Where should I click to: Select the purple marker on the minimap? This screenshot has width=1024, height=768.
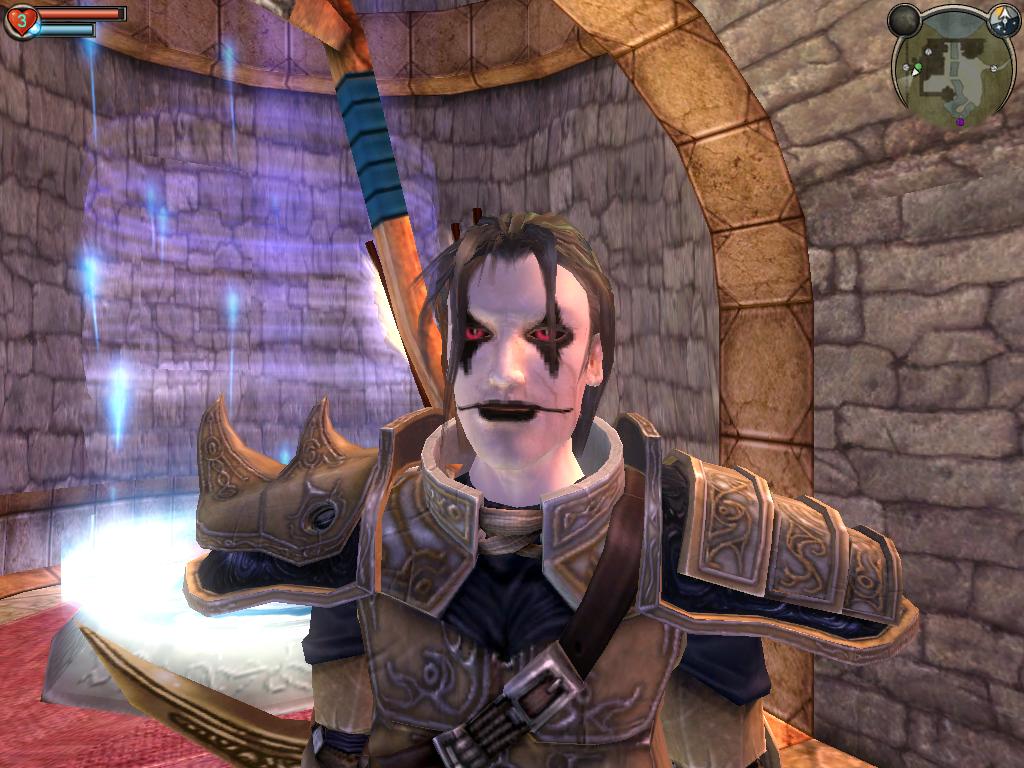point(960,122)
